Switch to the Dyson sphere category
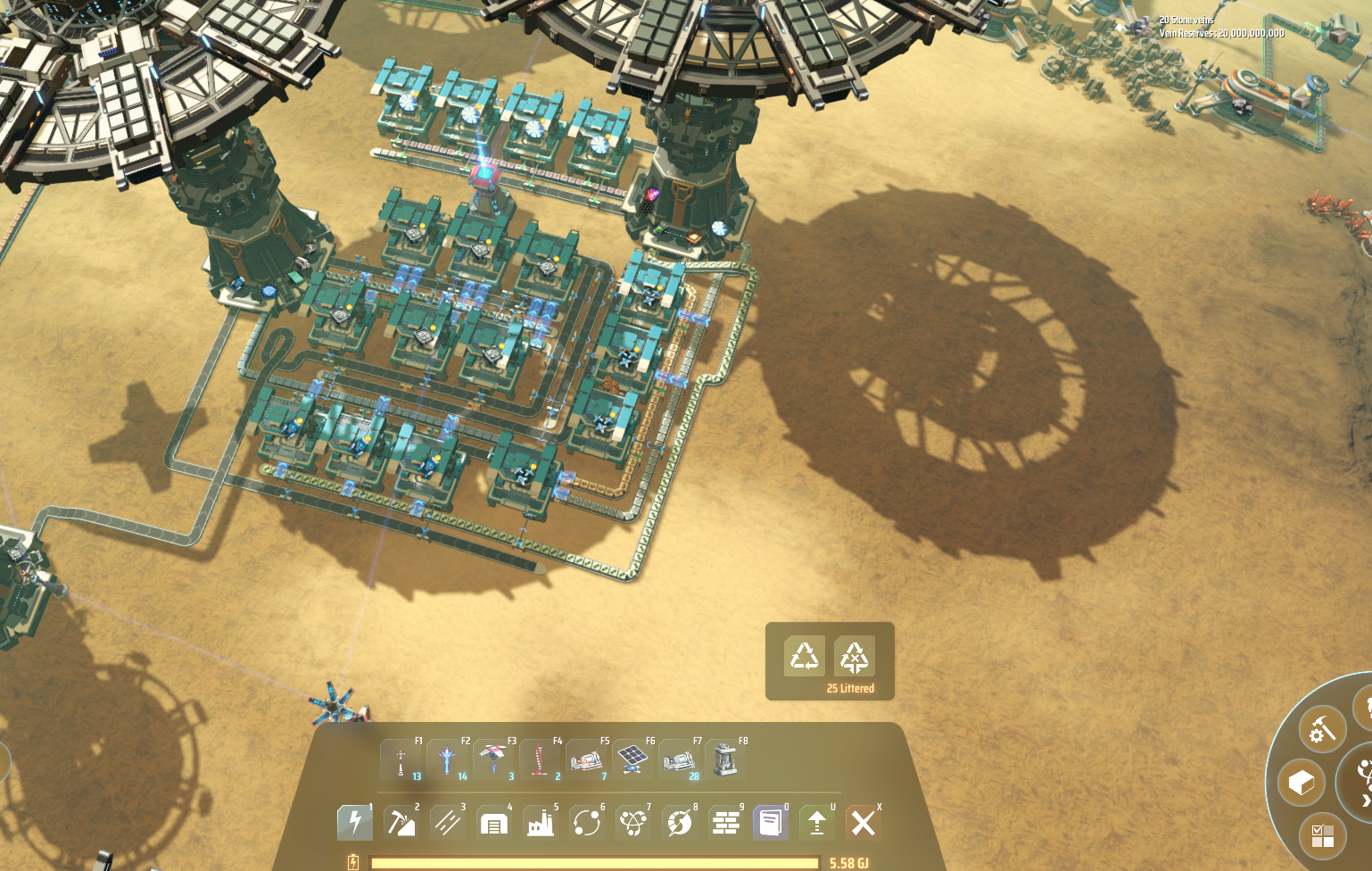Image resolution: width=1372 pixels, height=871 pixels. pyautogui.click(x=680, y=822)
